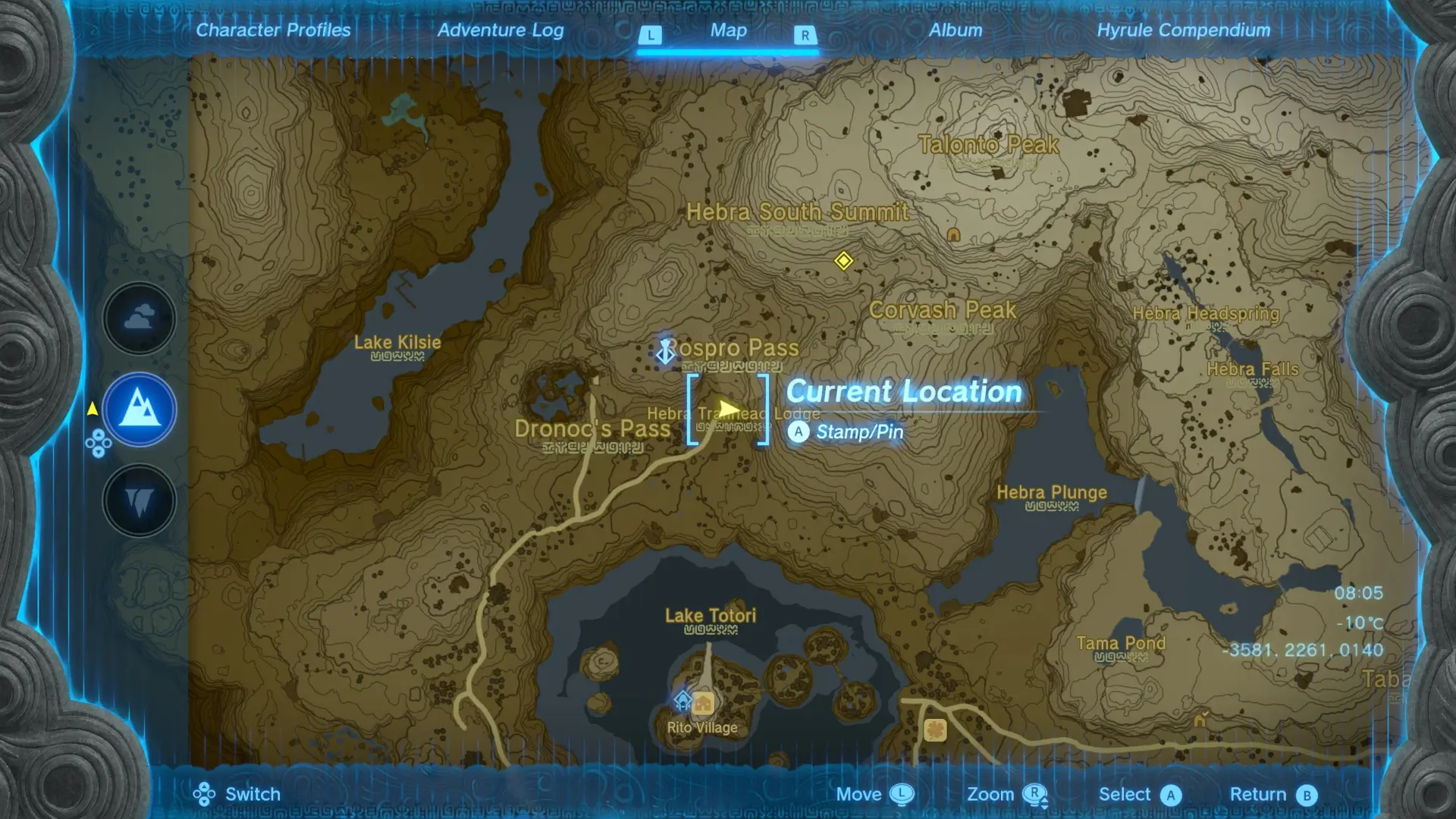Click the Current Location arrow marker
The height and width of the screenshot is (819, 1456).
(x=728, y=409)
